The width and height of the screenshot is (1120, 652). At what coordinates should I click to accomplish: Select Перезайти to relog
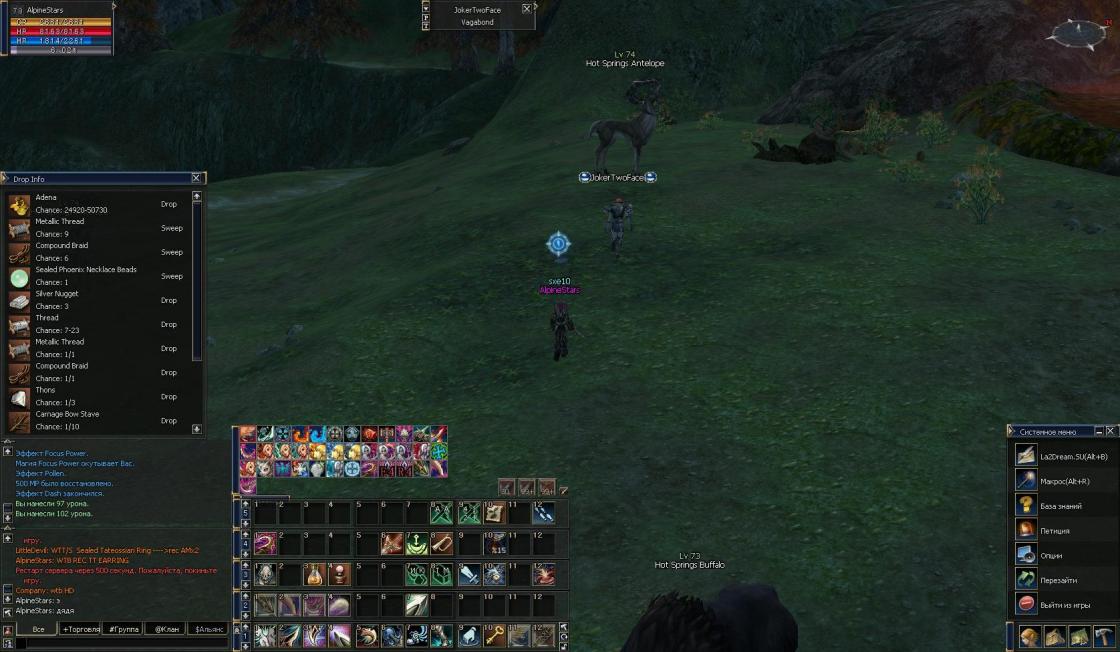(x=1058, y=580)
